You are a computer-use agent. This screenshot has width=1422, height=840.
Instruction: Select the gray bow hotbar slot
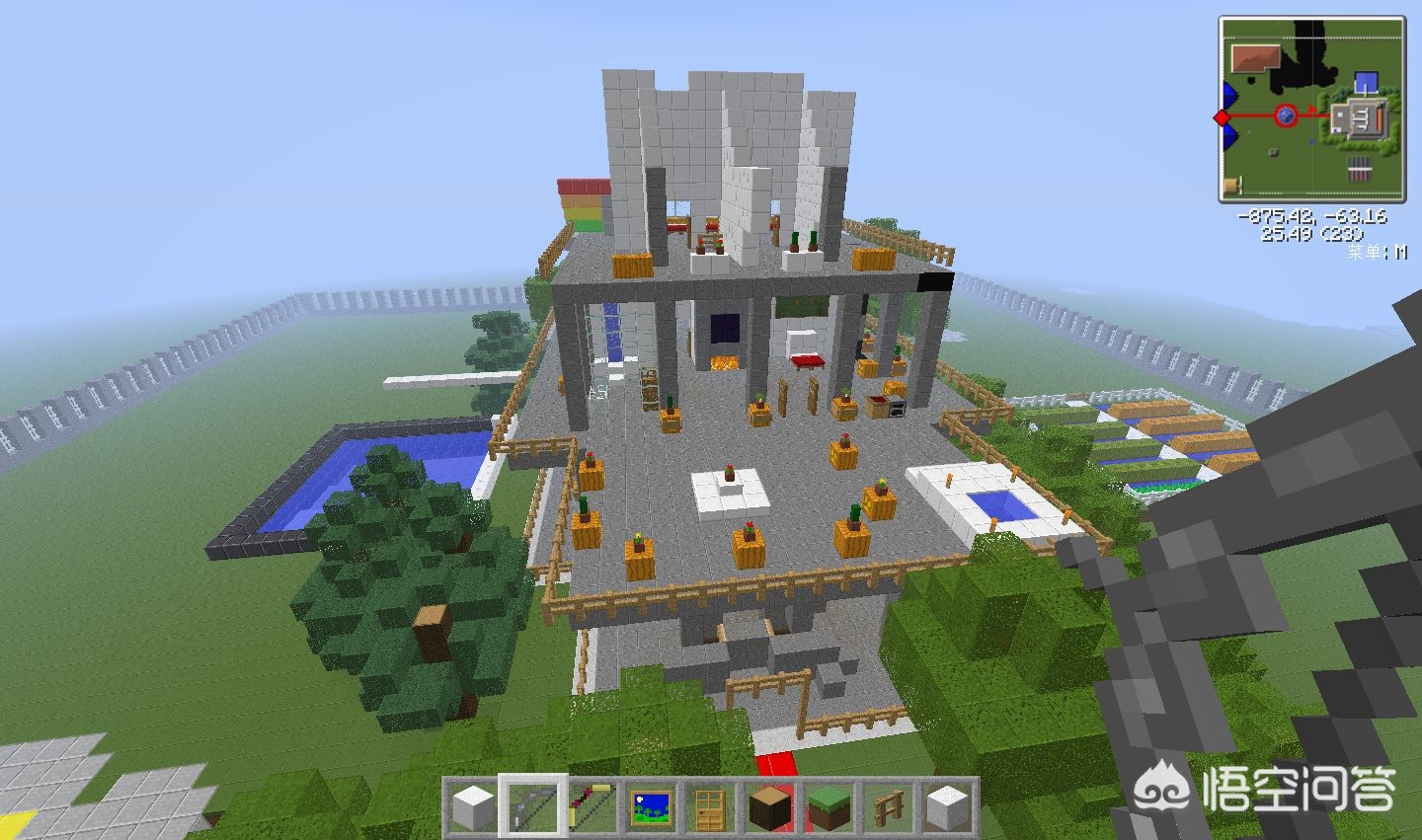pyautogui.click(x=533, y=807)
